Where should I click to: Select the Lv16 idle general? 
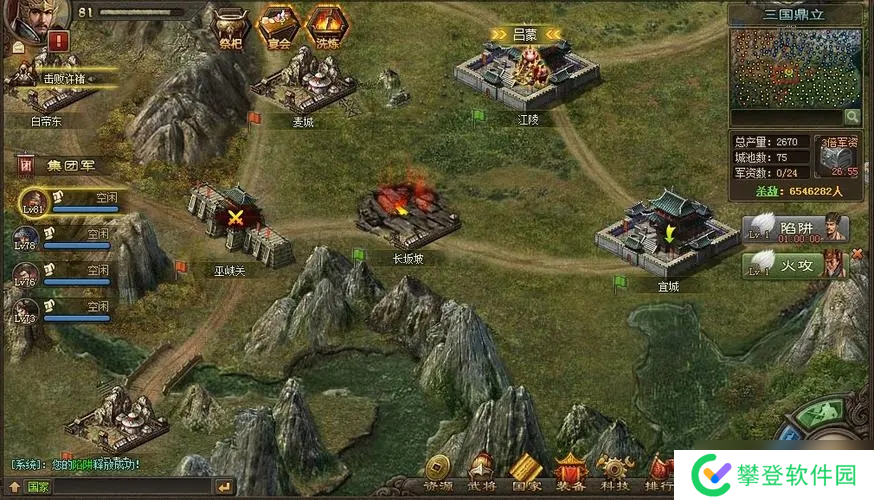pos(27,275)
